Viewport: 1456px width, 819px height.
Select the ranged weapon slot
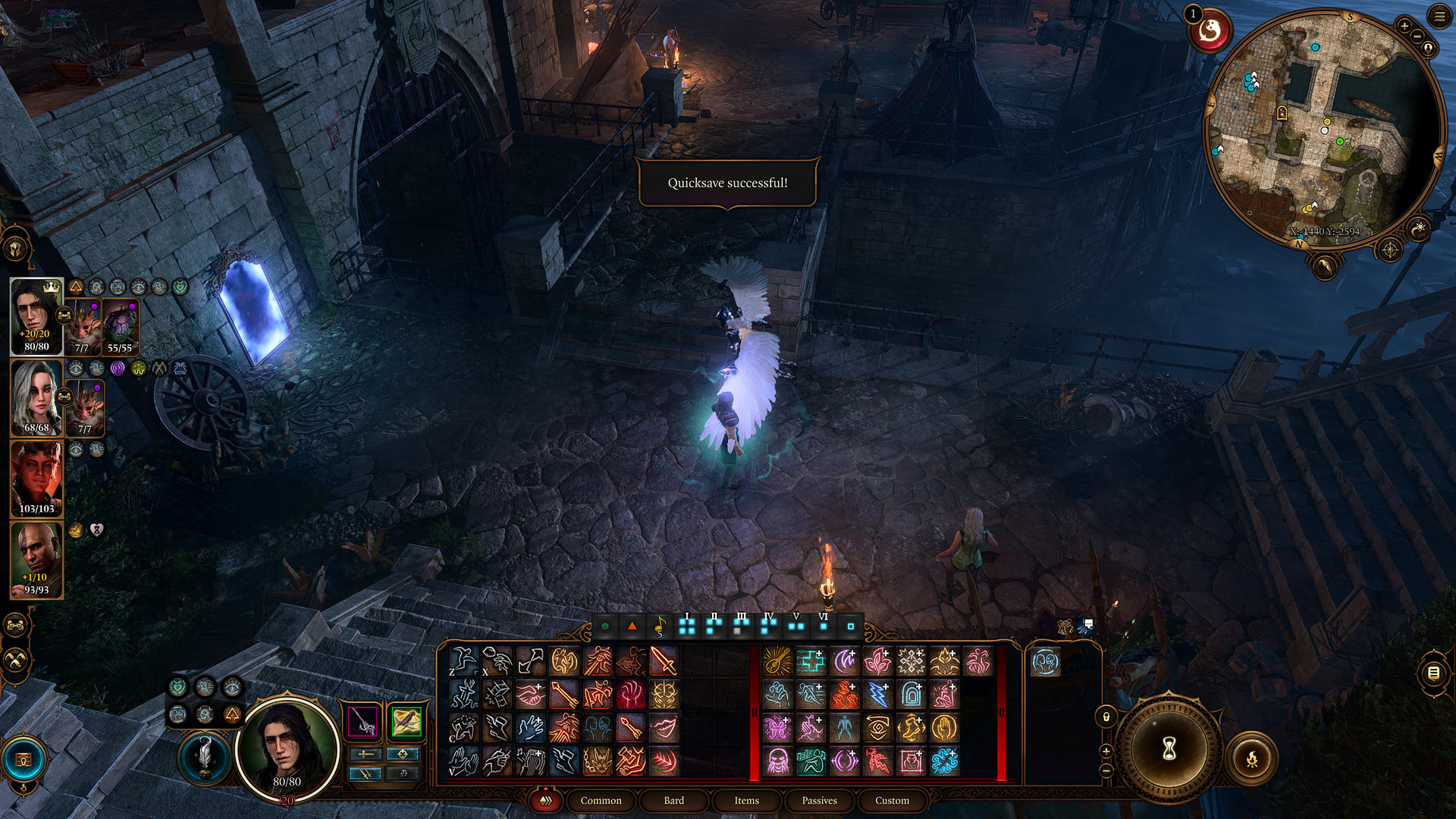[x=406, y=720]
